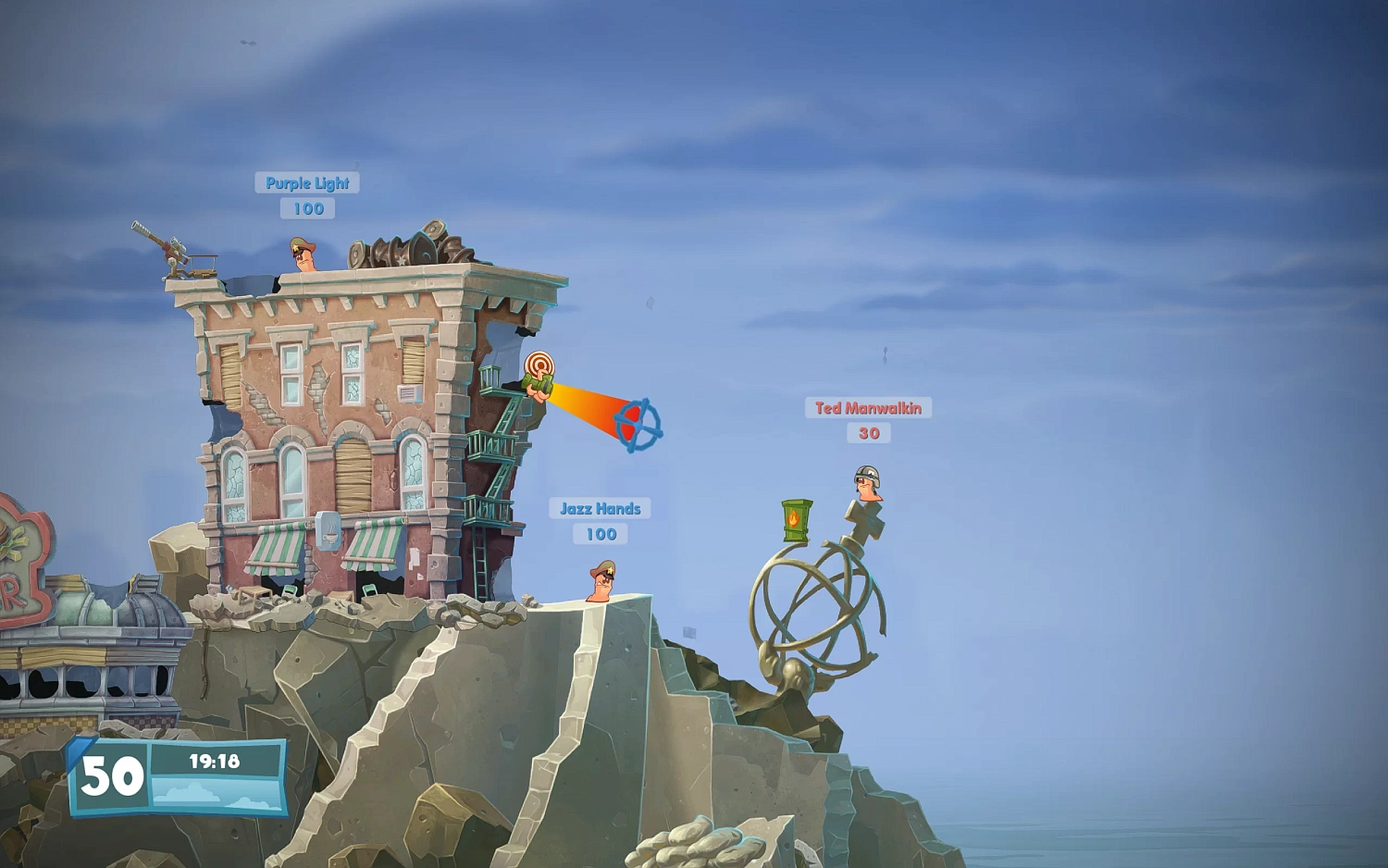Click the round counter showing 50

(111, 775)
